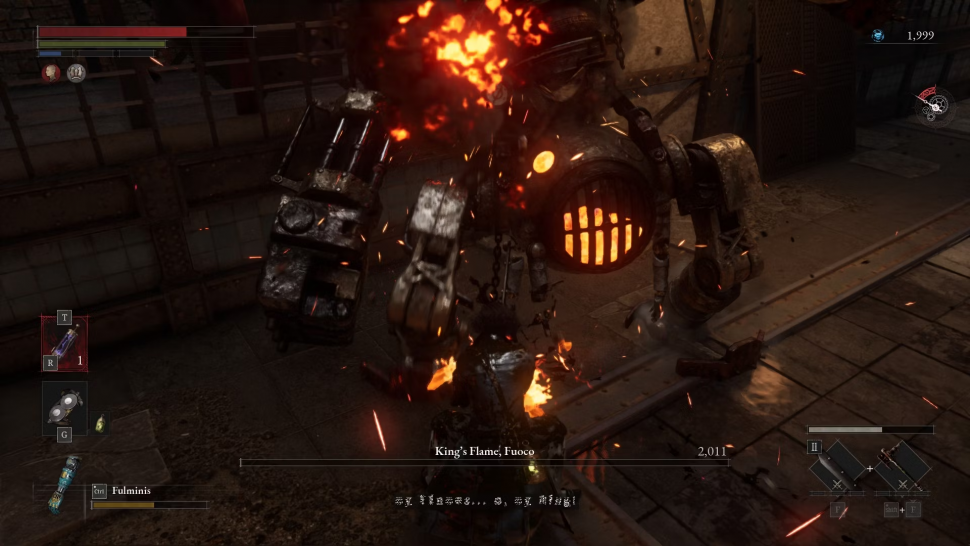Click the grey gauntlet status effect icon

[76, 72]
